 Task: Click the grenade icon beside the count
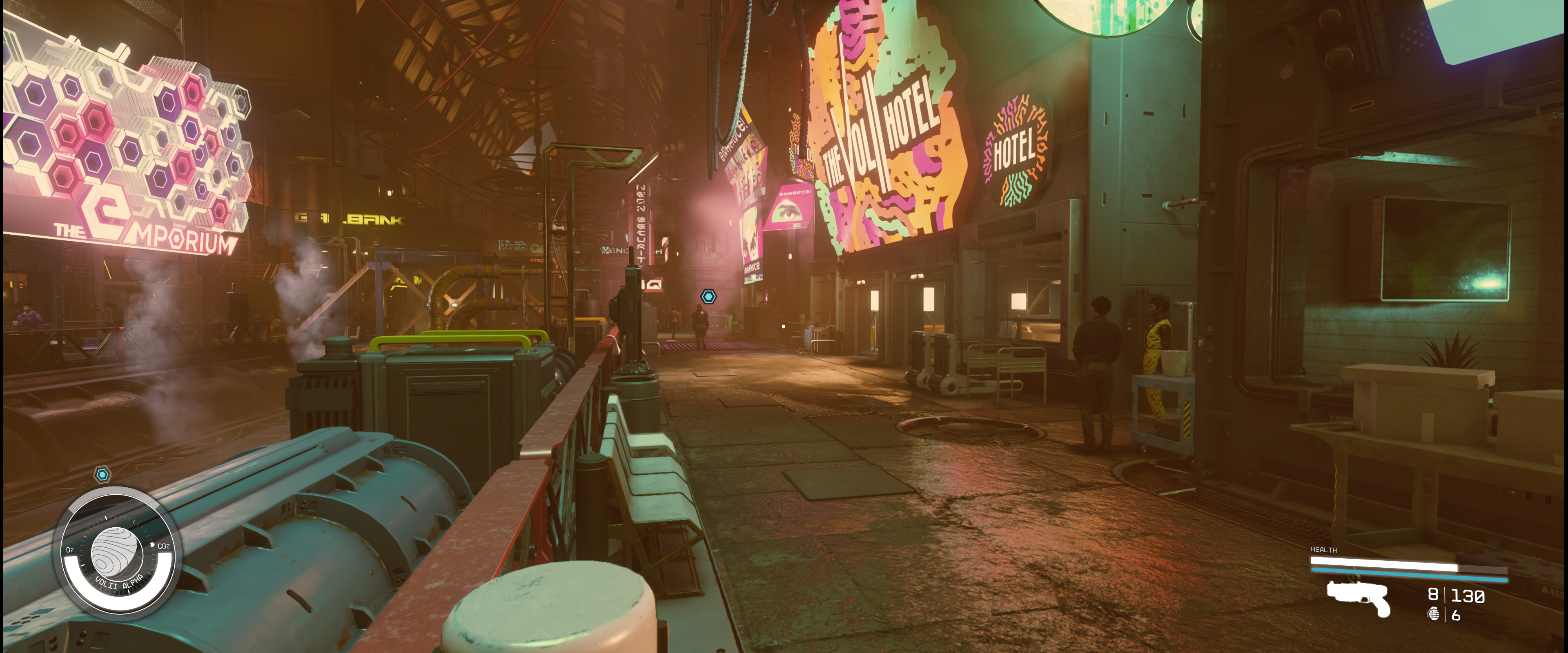[1434, 614]
